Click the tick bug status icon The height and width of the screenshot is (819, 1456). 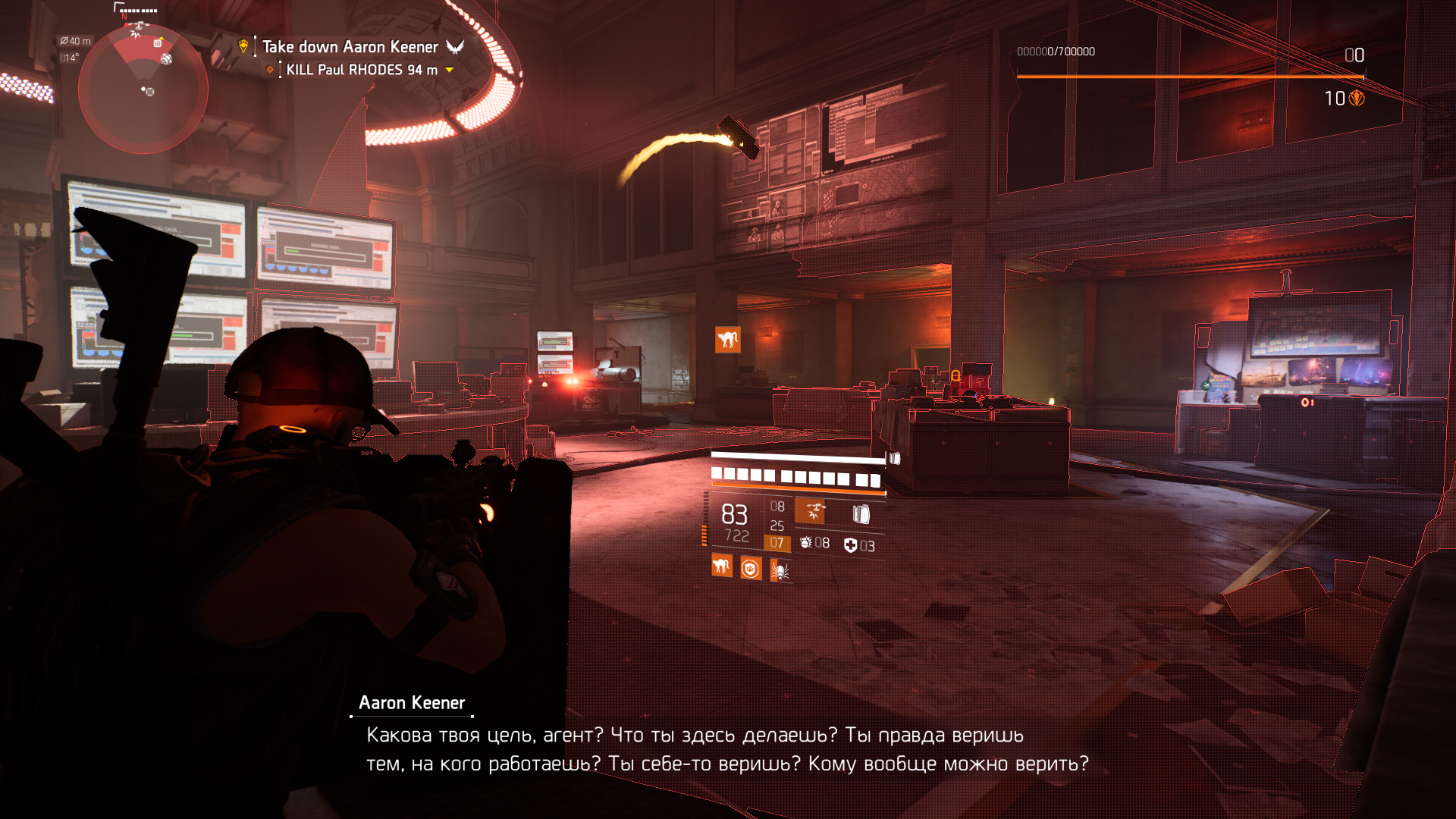click(x=780, y=570)
